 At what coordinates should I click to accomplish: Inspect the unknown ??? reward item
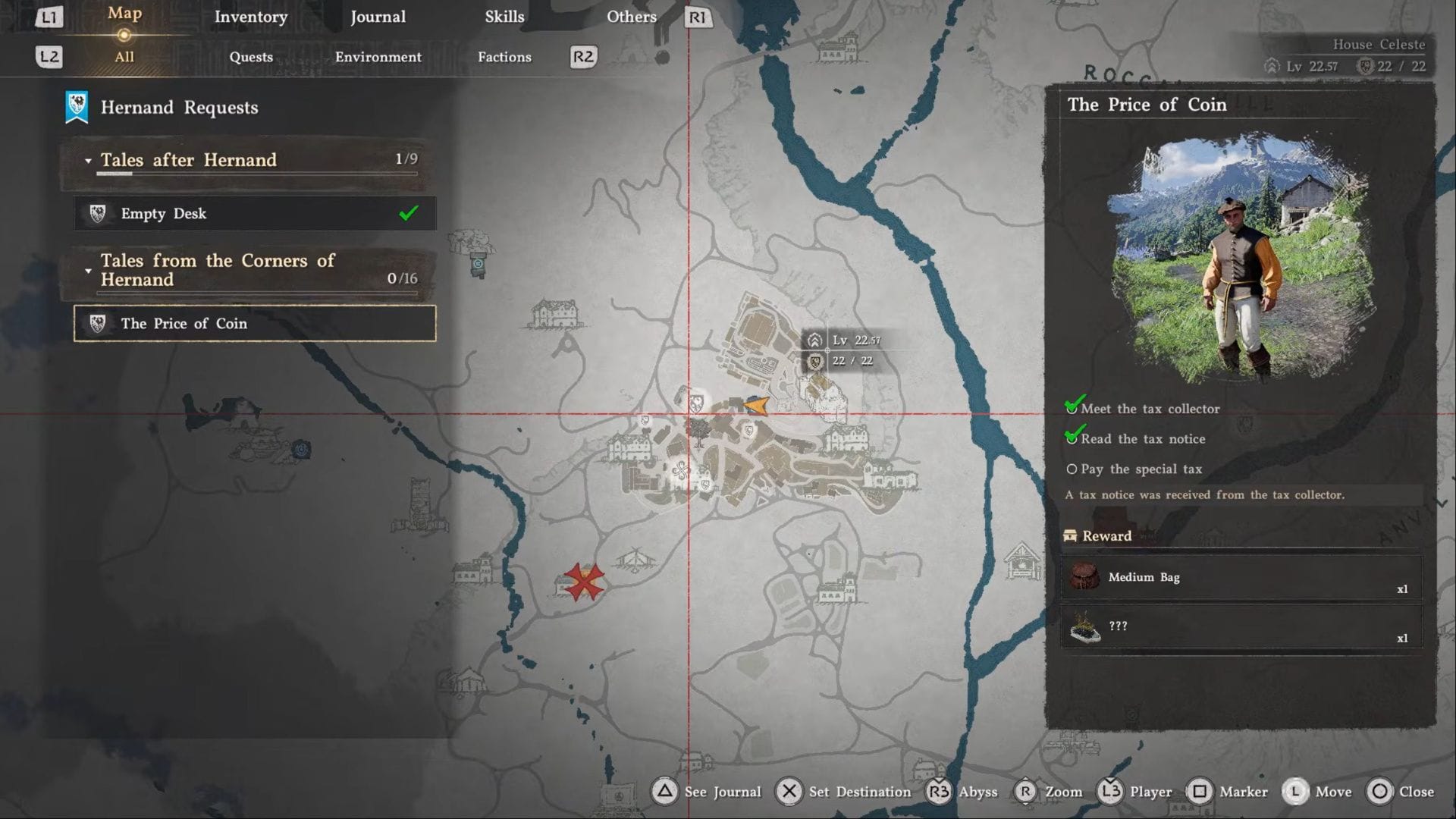1241,627
